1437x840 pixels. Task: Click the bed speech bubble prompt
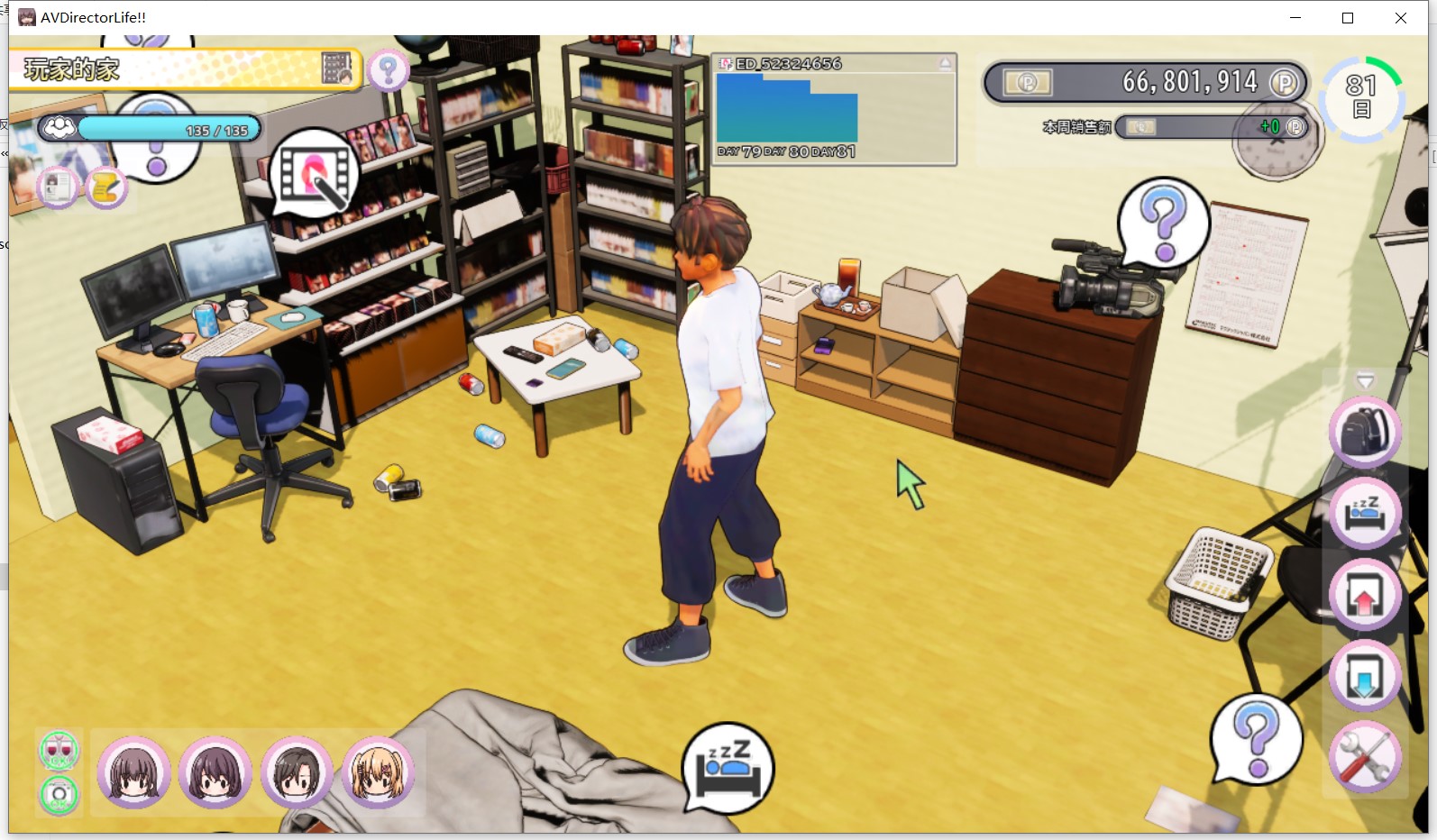[728, 767]
